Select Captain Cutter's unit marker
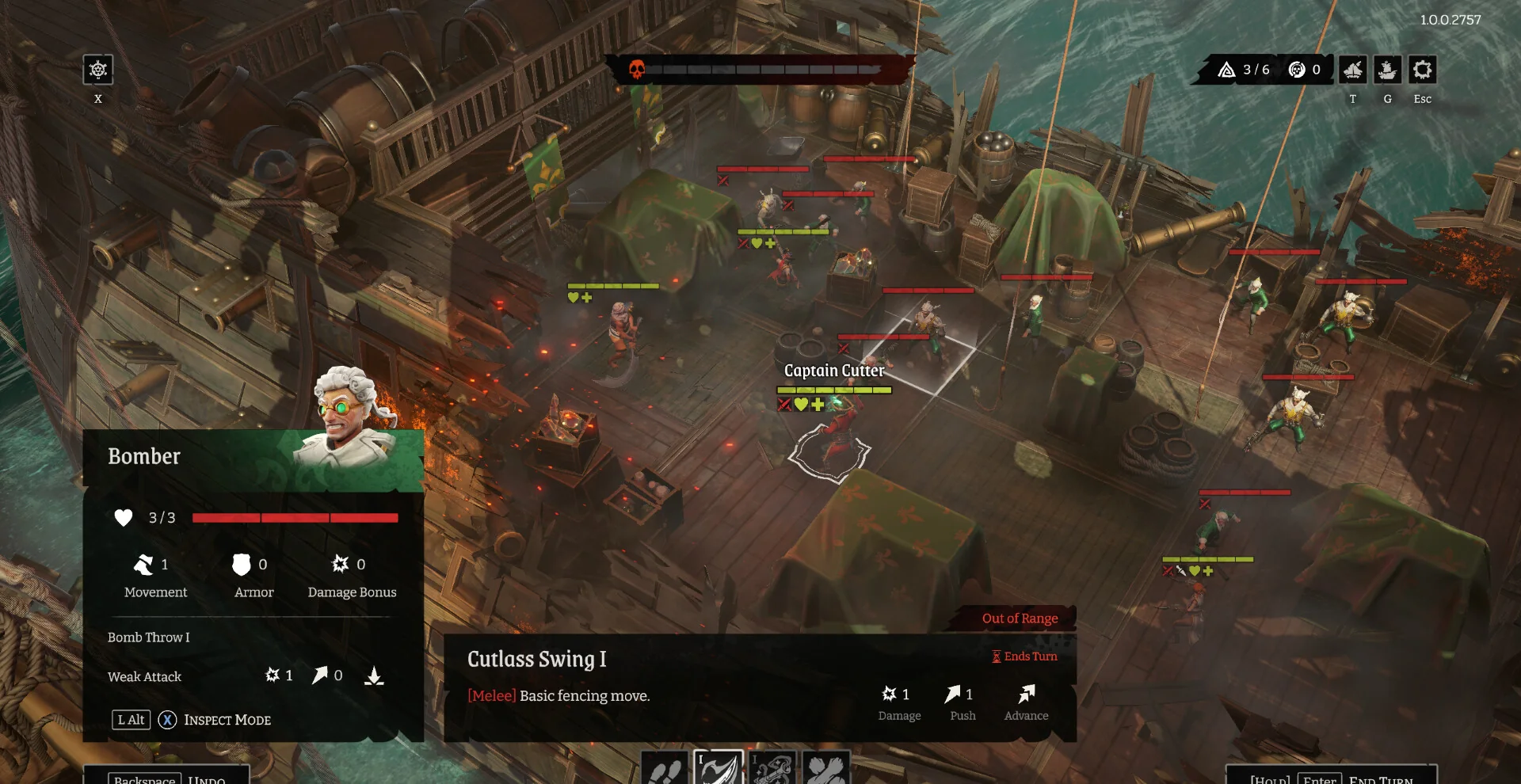 829,452
